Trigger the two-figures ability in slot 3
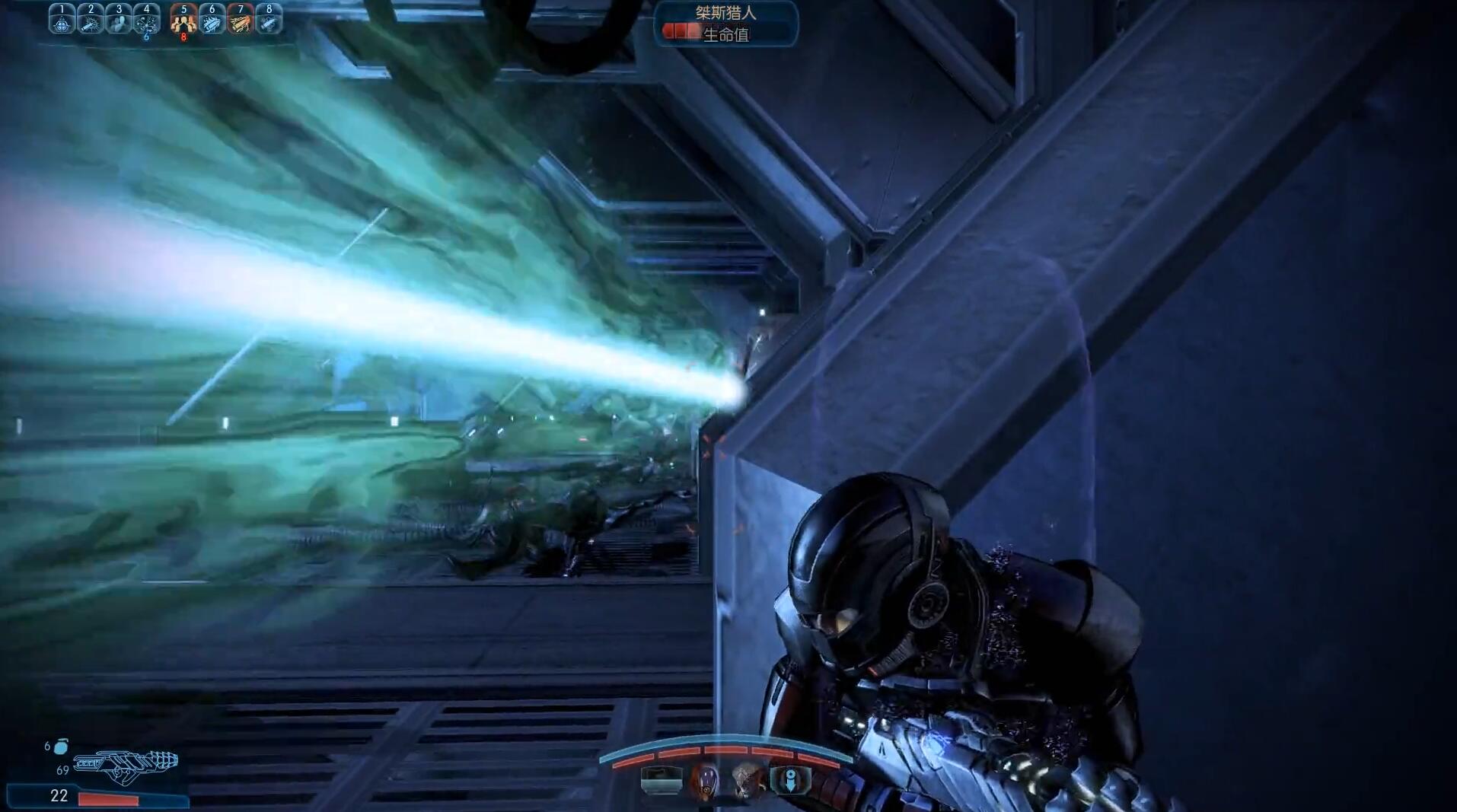1457x812 pixels. pos(119,21)
